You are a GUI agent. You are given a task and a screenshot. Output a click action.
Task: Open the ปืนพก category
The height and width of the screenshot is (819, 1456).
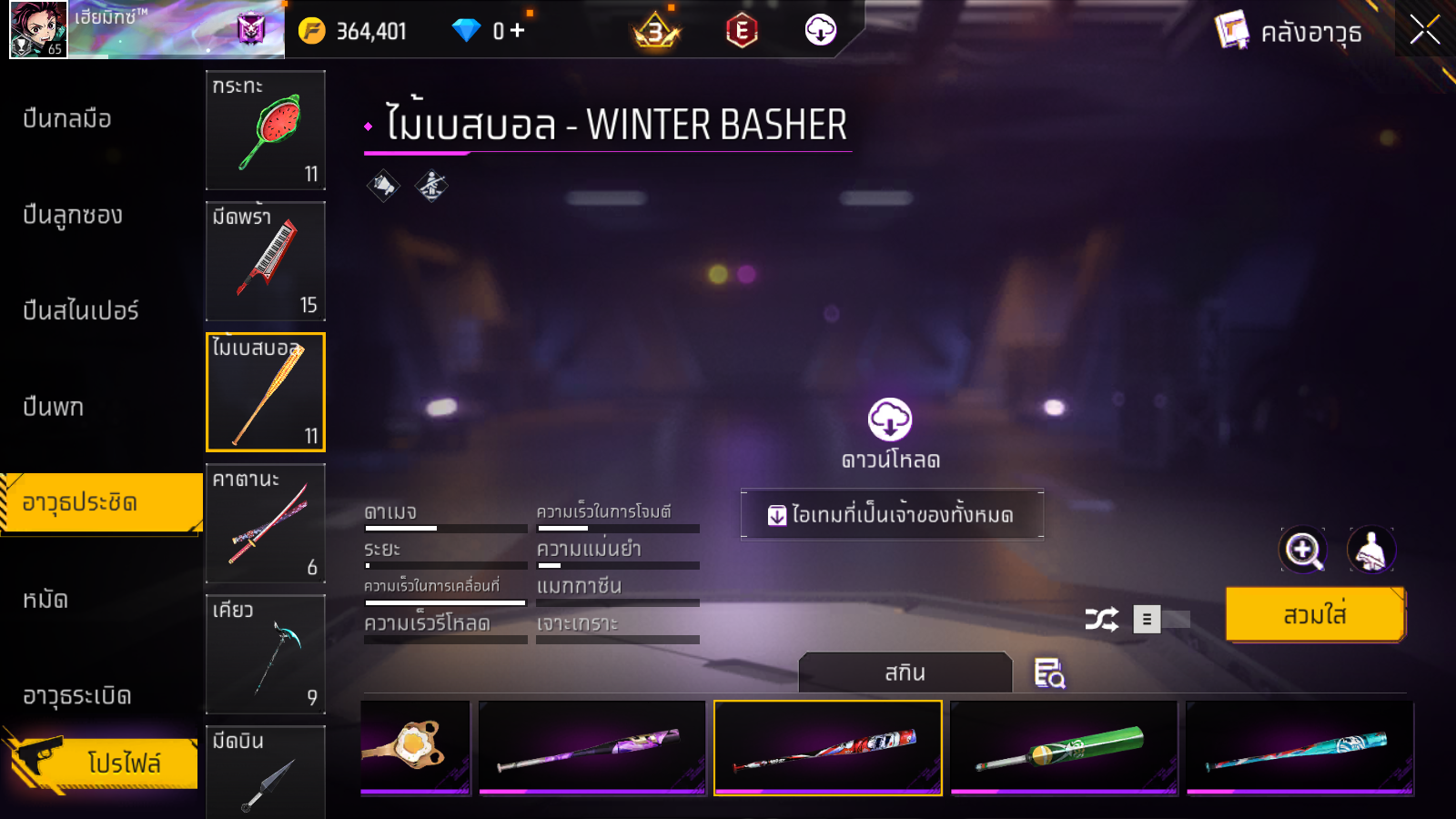point(54,407)
